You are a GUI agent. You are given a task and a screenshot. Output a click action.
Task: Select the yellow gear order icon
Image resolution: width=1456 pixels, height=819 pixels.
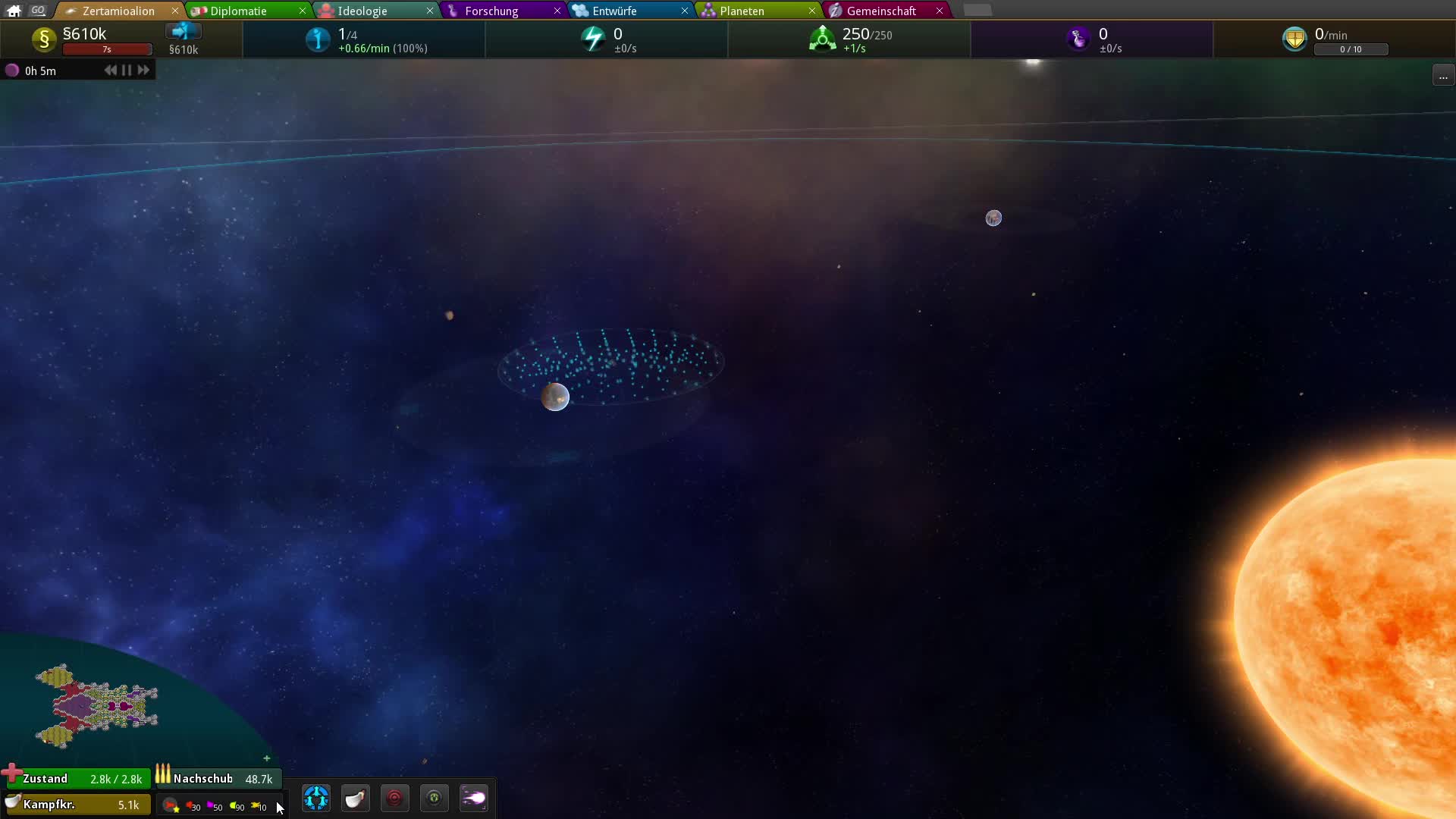coord(435,798)
